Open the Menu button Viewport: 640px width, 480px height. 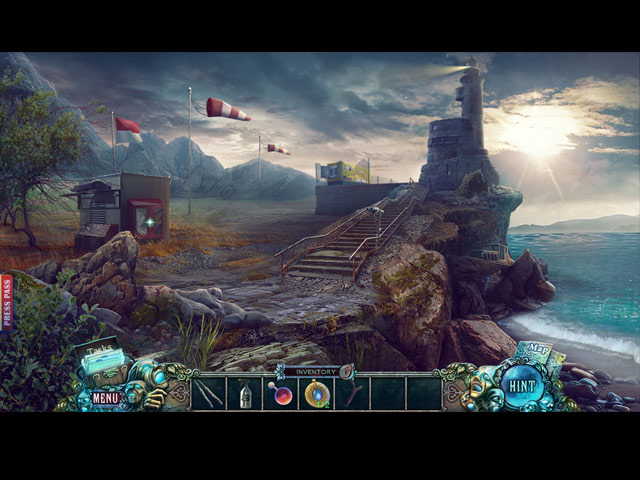[105, 397]
